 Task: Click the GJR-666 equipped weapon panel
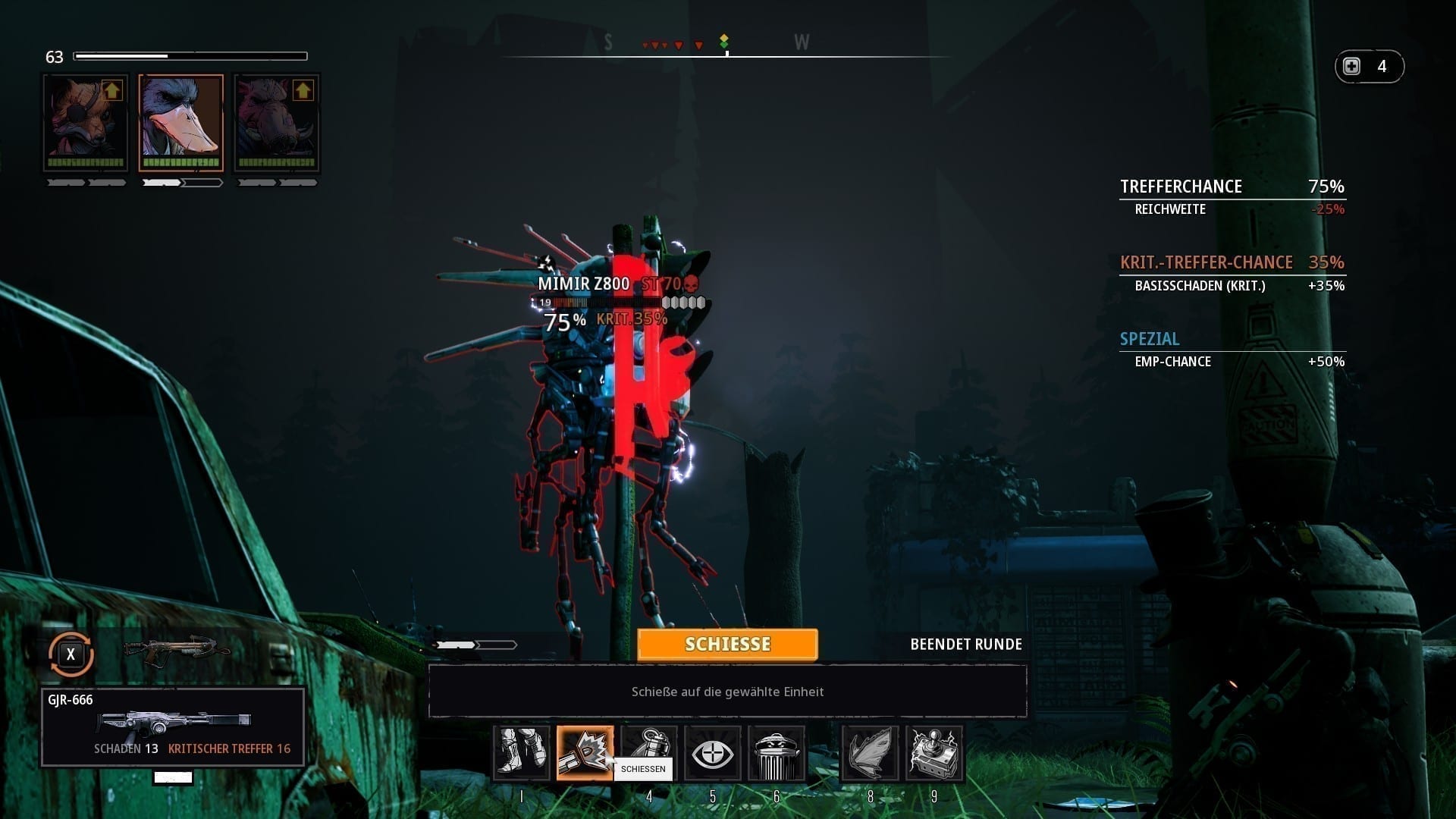(173, 726)
